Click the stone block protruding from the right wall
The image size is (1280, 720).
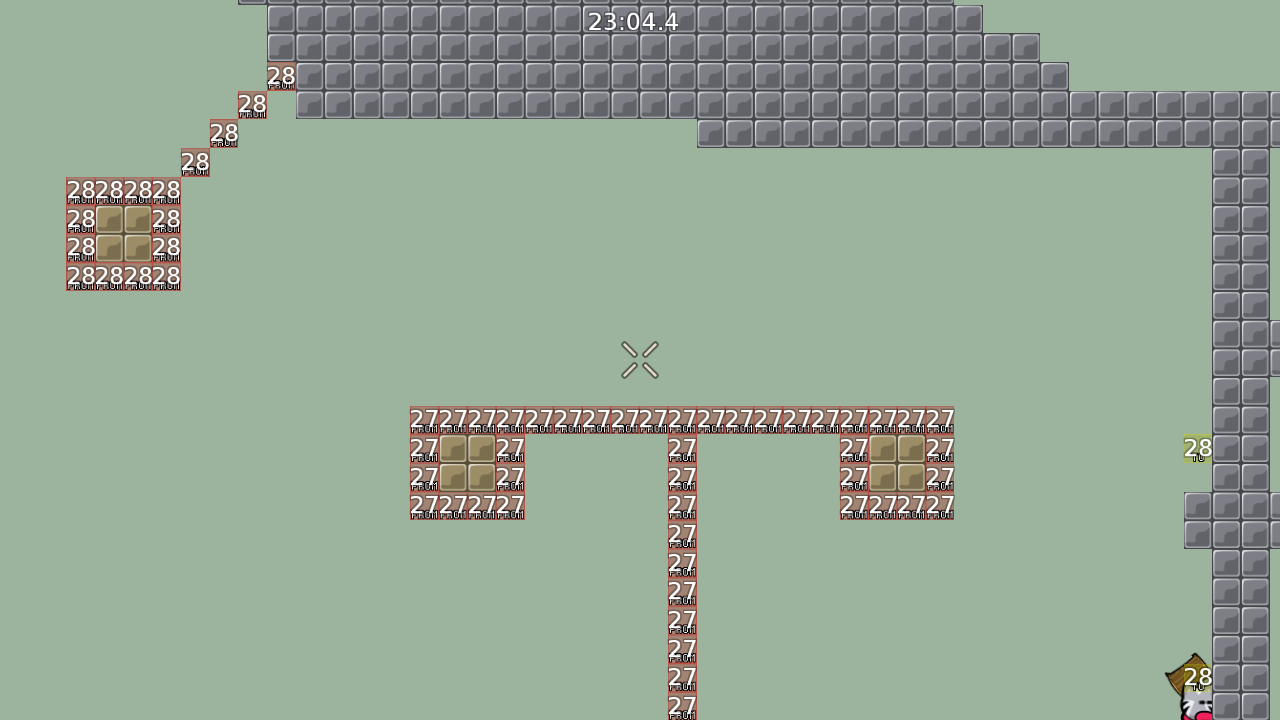pos(1197,520)
